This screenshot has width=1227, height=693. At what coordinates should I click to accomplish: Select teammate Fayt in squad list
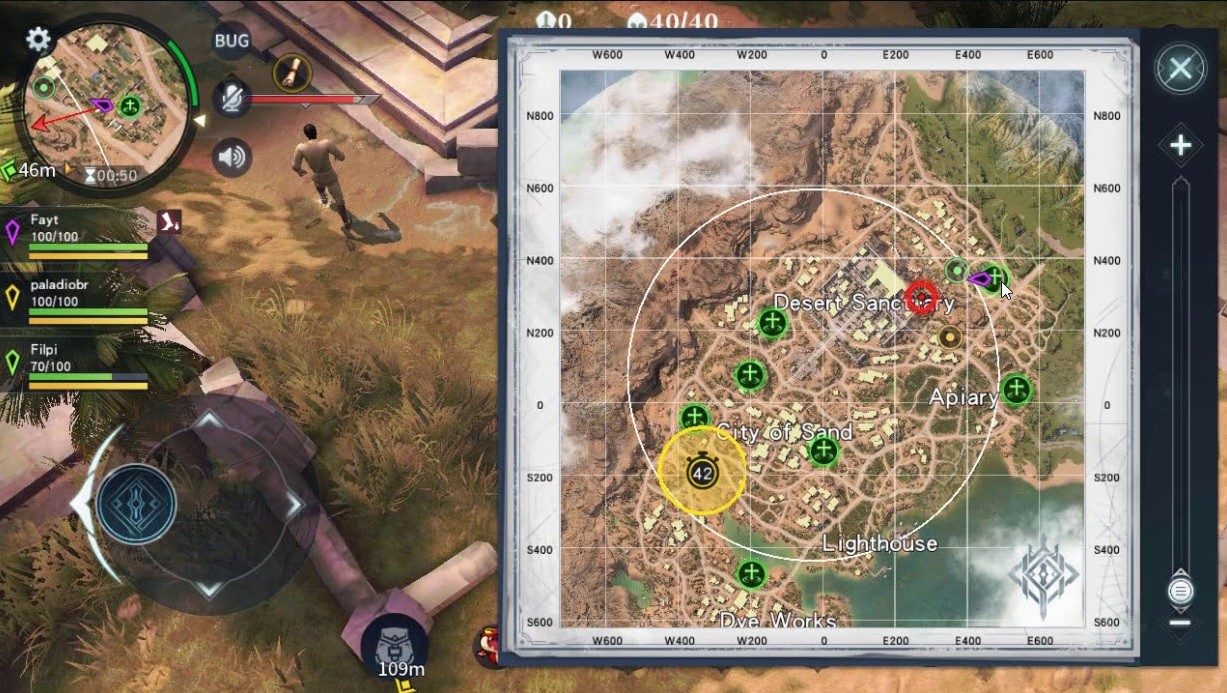tap(75, 232)
